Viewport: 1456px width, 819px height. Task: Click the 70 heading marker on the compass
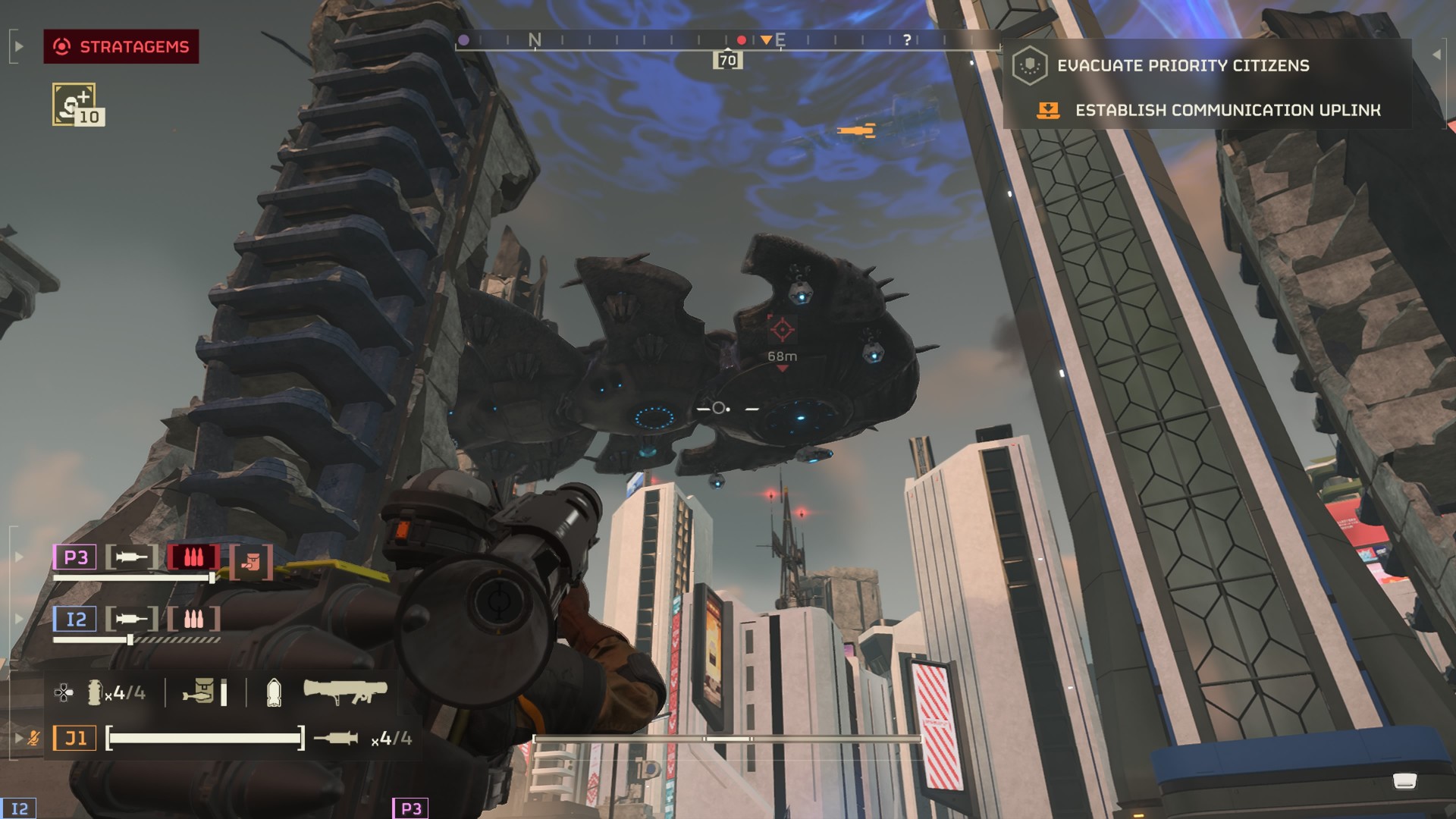pyautogui.click(x=727, y=61)
